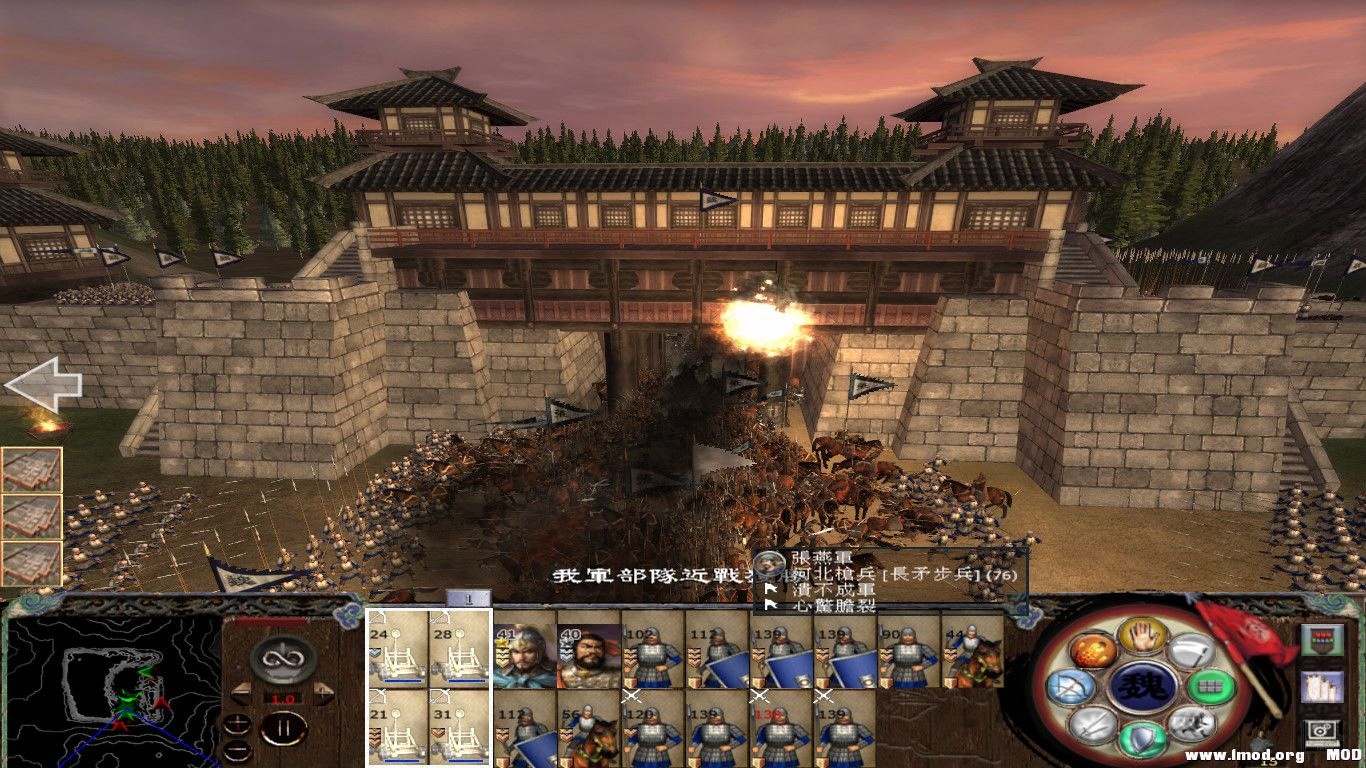Activate the halt hand command

coord(1143,634)
